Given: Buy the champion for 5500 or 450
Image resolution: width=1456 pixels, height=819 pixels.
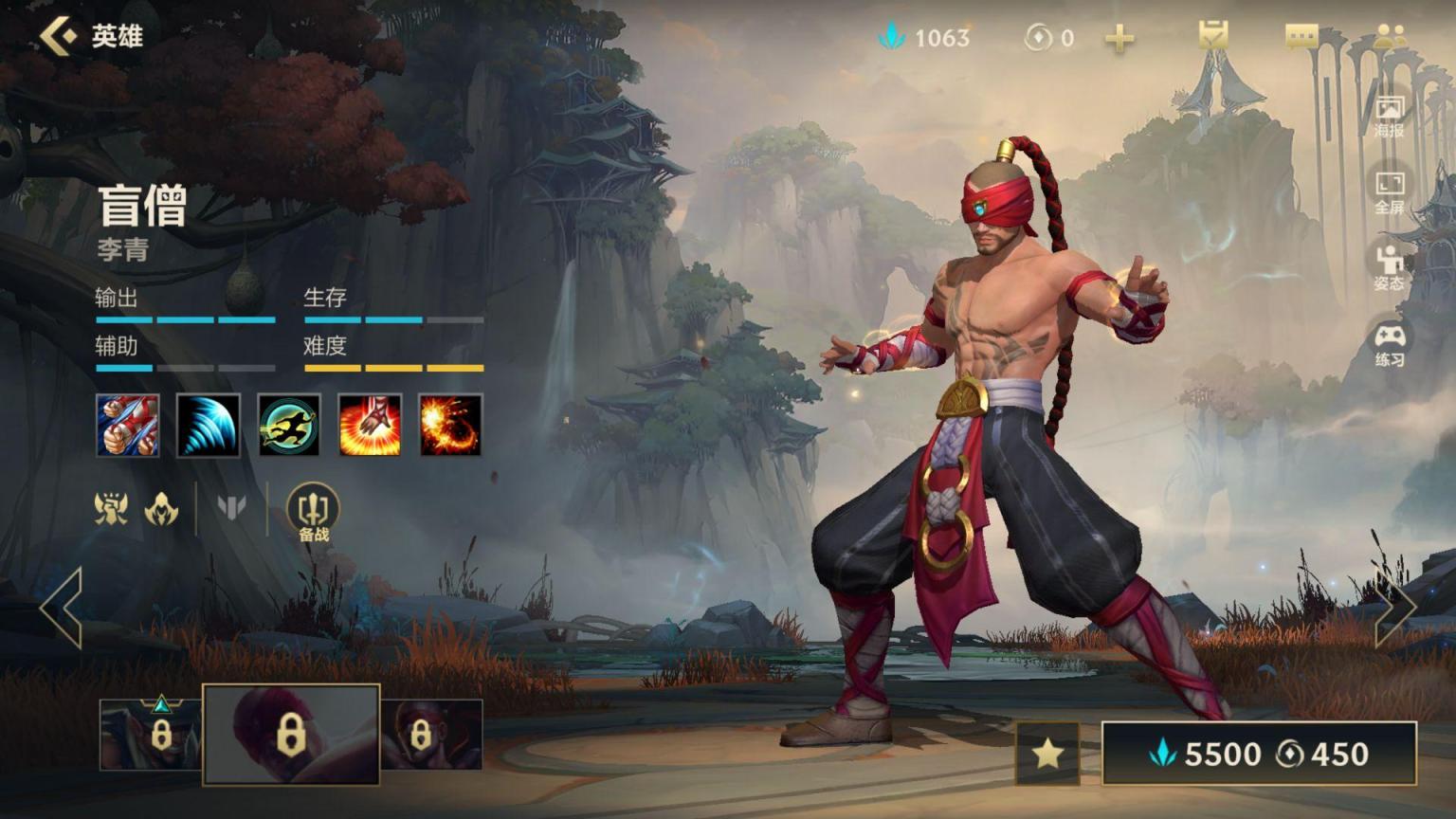Looking at the screenshot, I should click(x=1259, y=754).
